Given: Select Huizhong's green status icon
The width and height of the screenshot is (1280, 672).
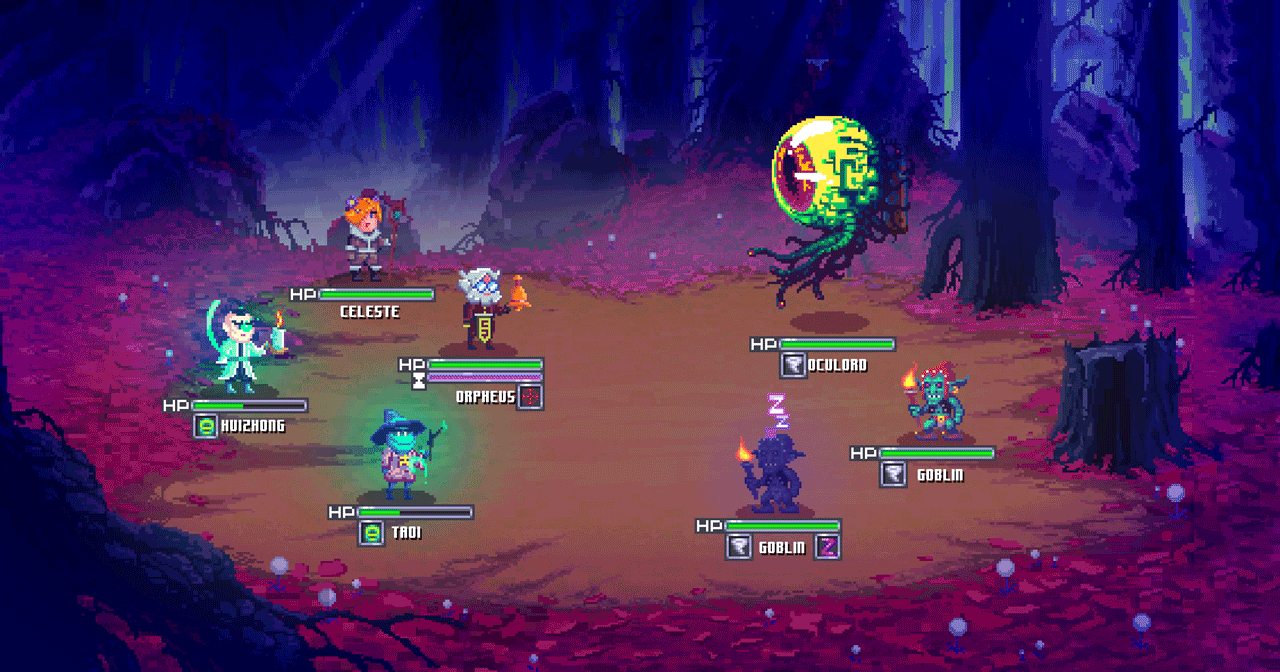Looking at the screenshot, I should [206, 426].
